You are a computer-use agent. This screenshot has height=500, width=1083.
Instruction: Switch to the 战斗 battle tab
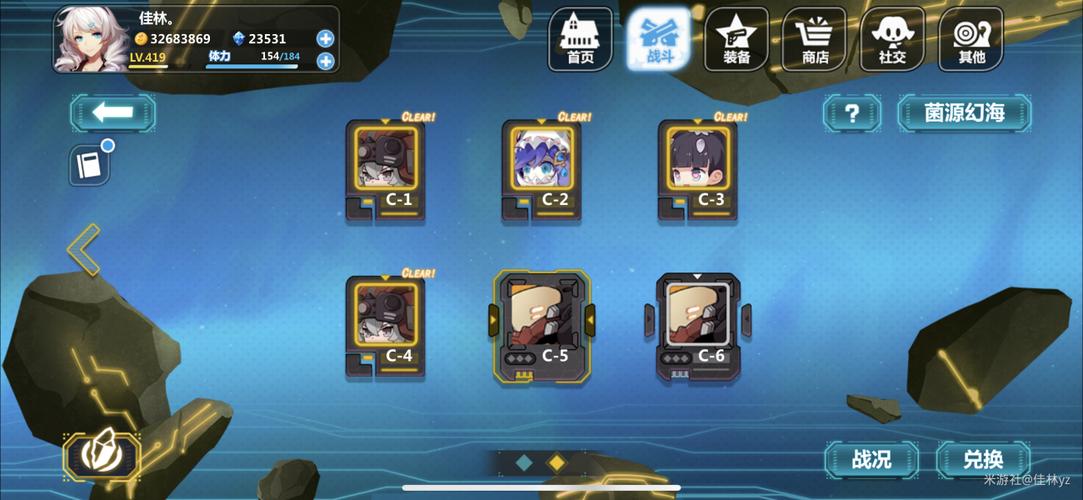point(658,40)
